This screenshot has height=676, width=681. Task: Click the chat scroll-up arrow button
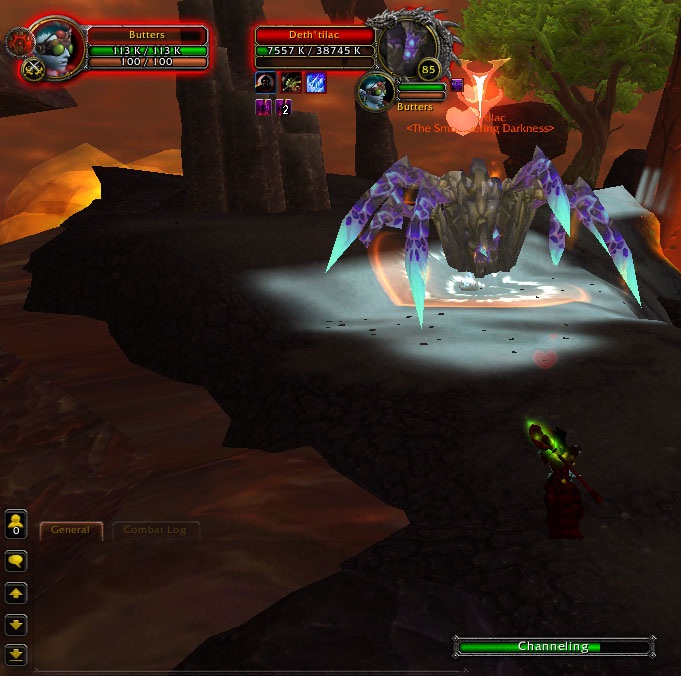coord(16,593)
